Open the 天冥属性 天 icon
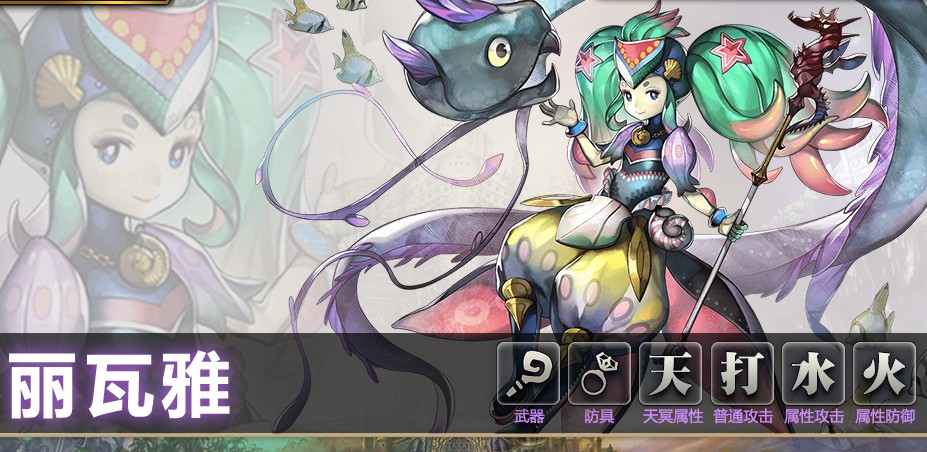 click(670, 374)
